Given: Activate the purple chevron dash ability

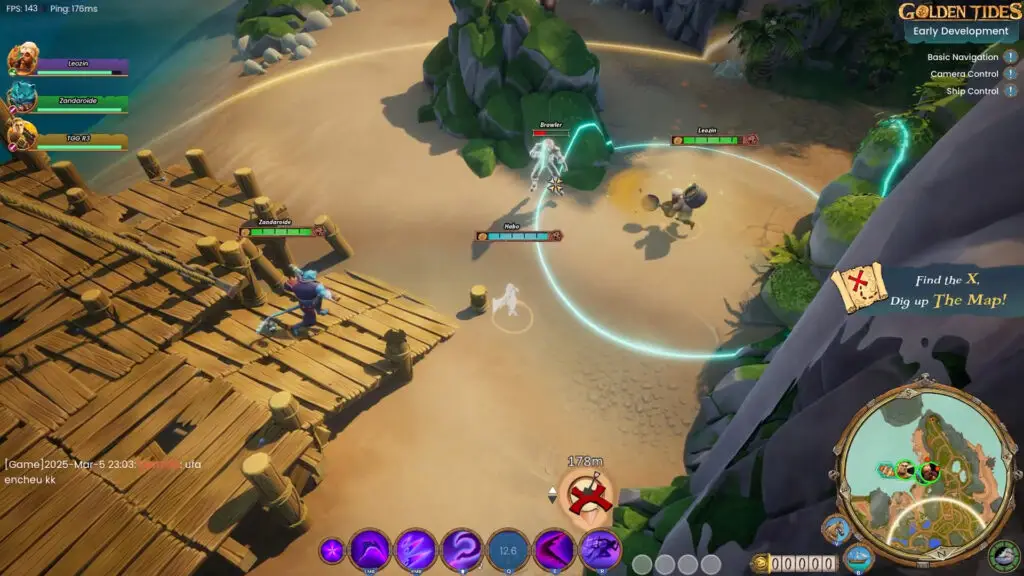Looking at the screenshot, I should pyautogui.click(x=554, y=549).
